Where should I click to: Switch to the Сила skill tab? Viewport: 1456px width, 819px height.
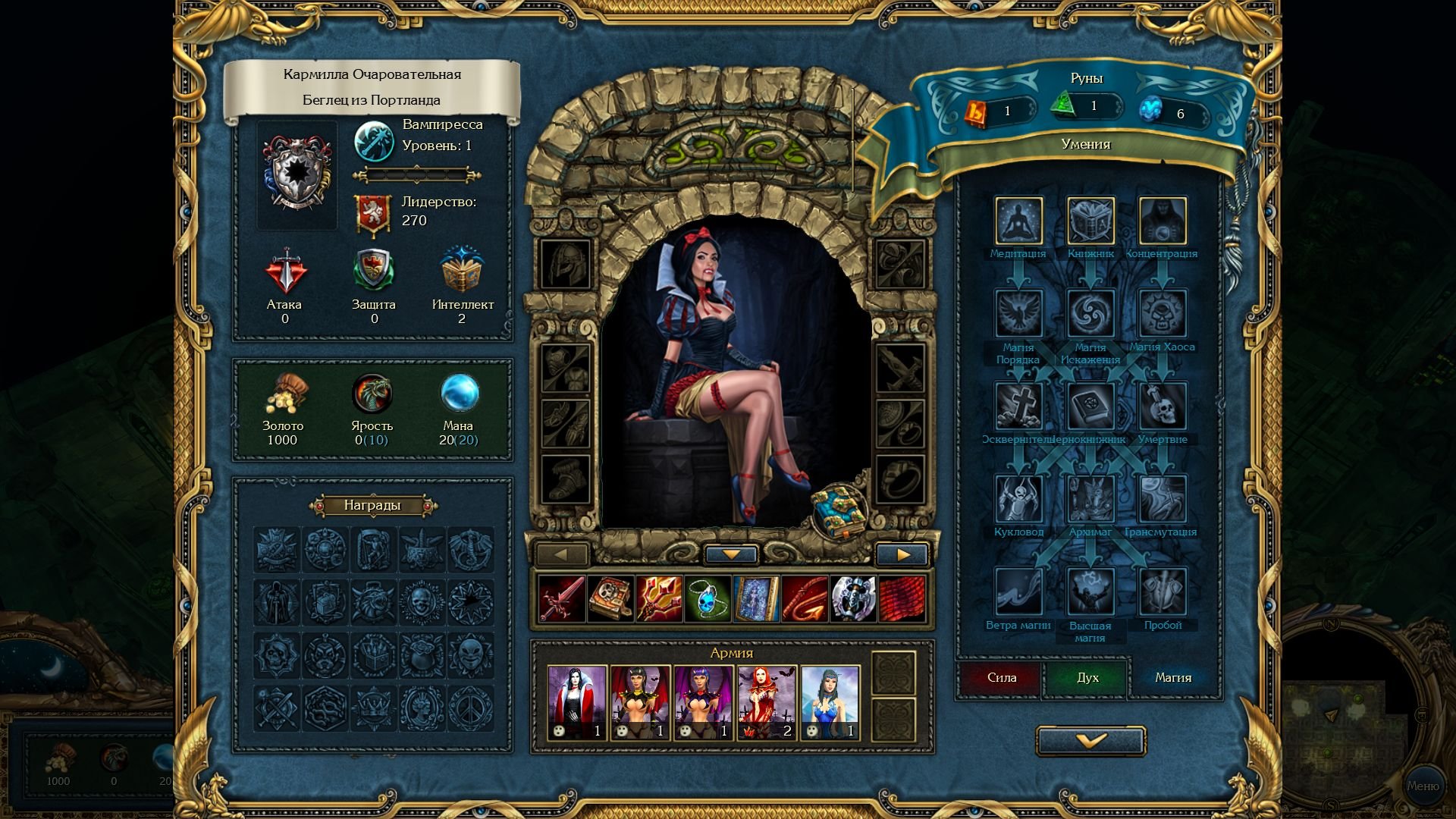pos(1002,678)
